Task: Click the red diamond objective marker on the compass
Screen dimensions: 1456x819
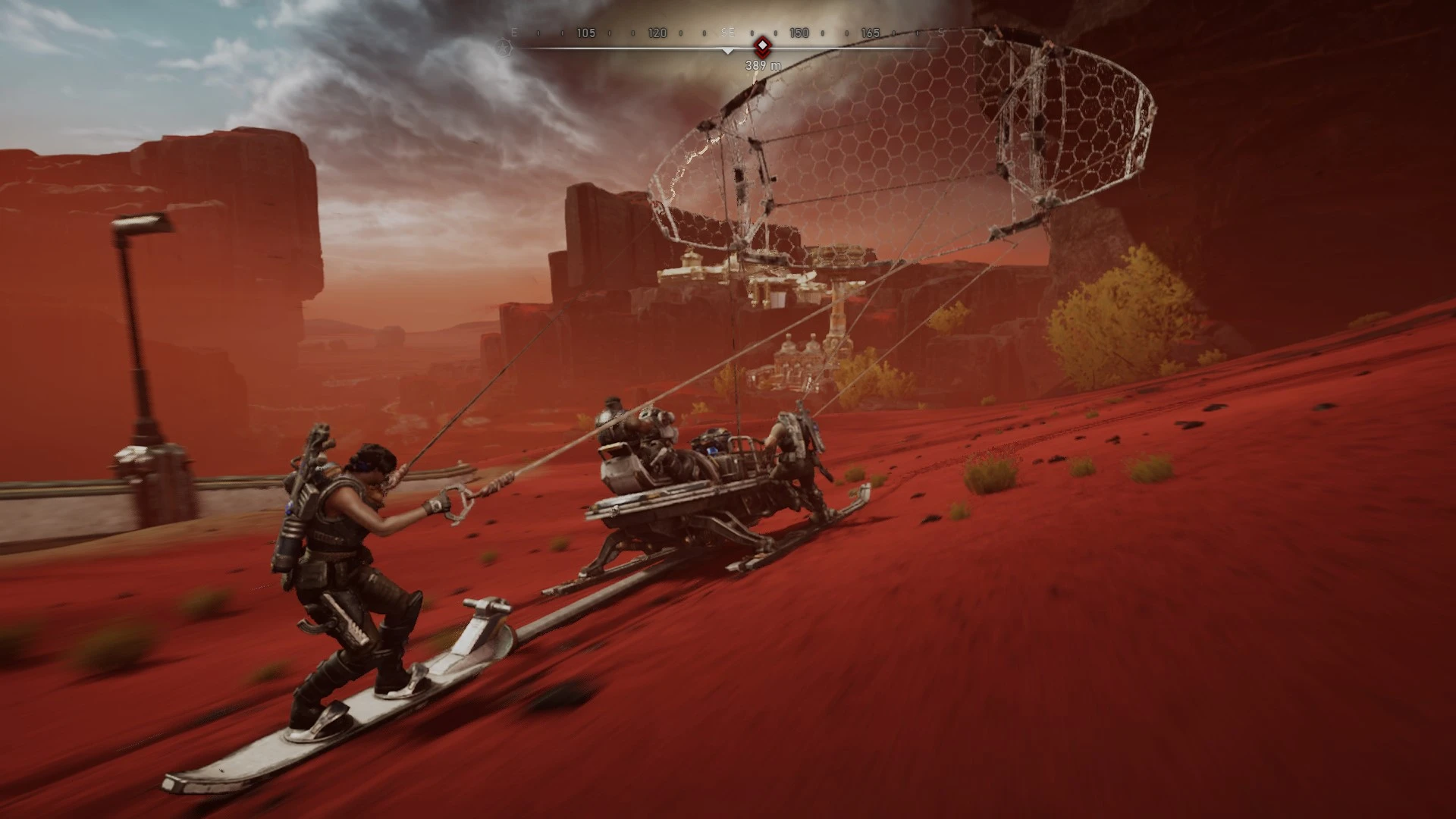Action: click(762, 45)
